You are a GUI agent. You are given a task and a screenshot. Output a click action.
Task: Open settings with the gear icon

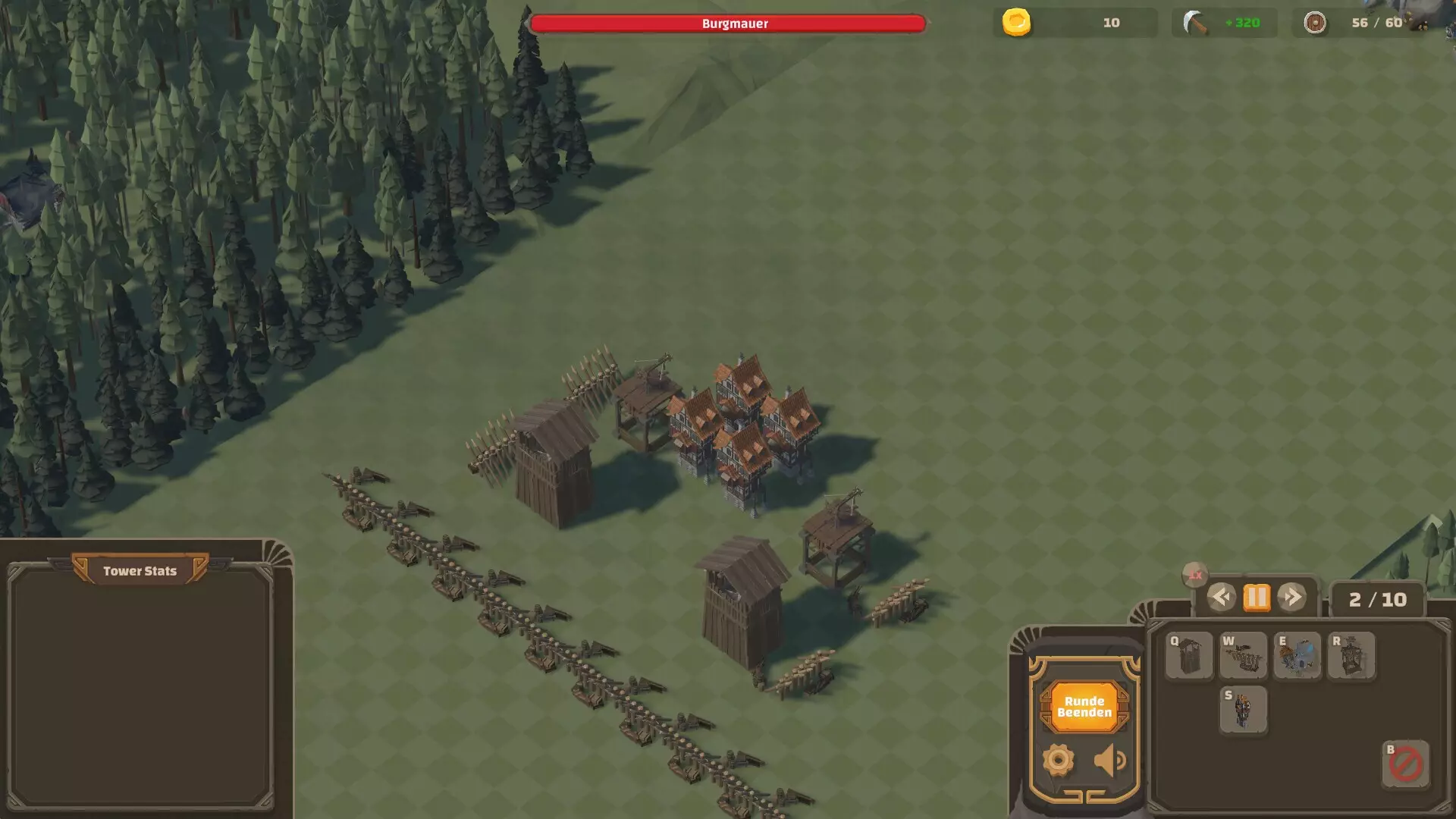point(1058,760)
